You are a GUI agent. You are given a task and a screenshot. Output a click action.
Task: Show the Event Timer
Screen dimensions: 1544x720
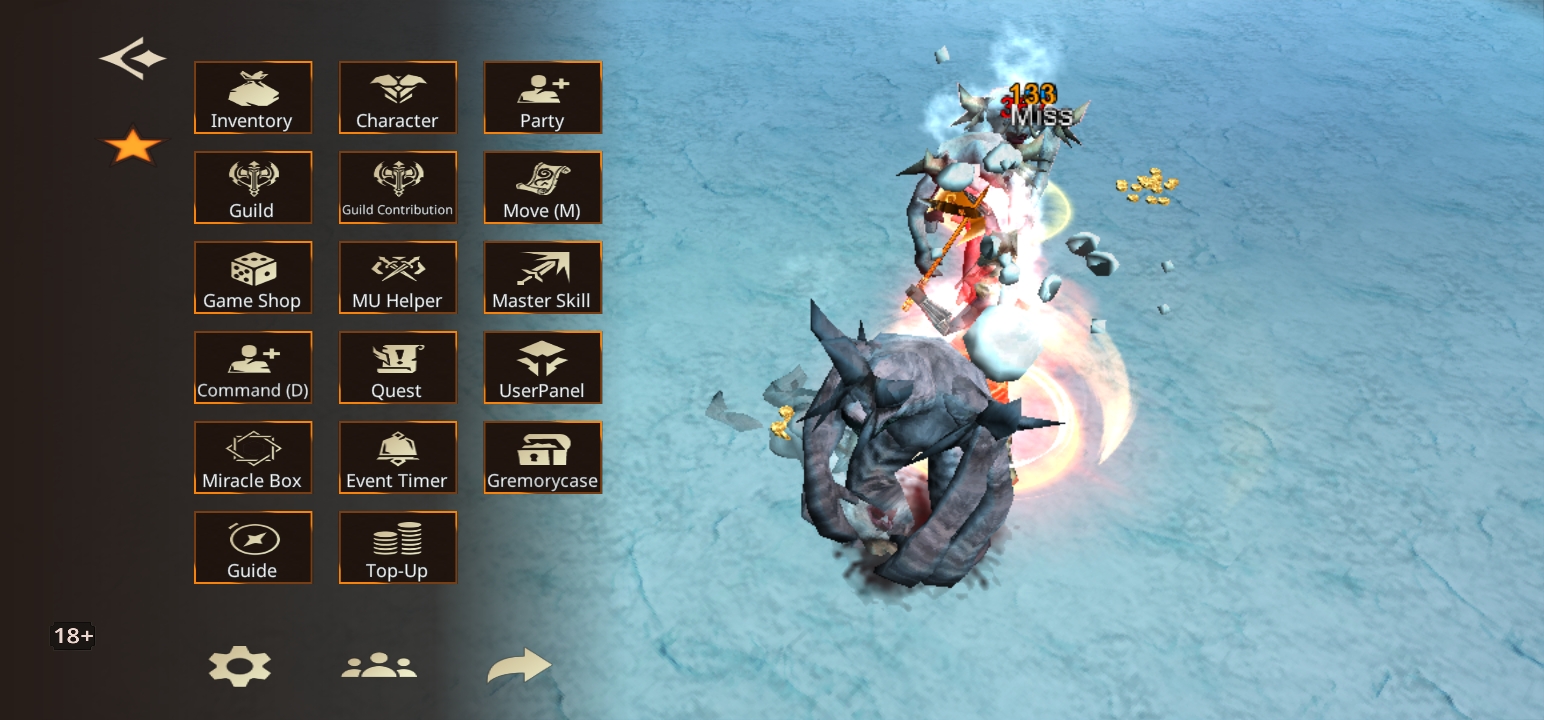click(x=397, y=457)
